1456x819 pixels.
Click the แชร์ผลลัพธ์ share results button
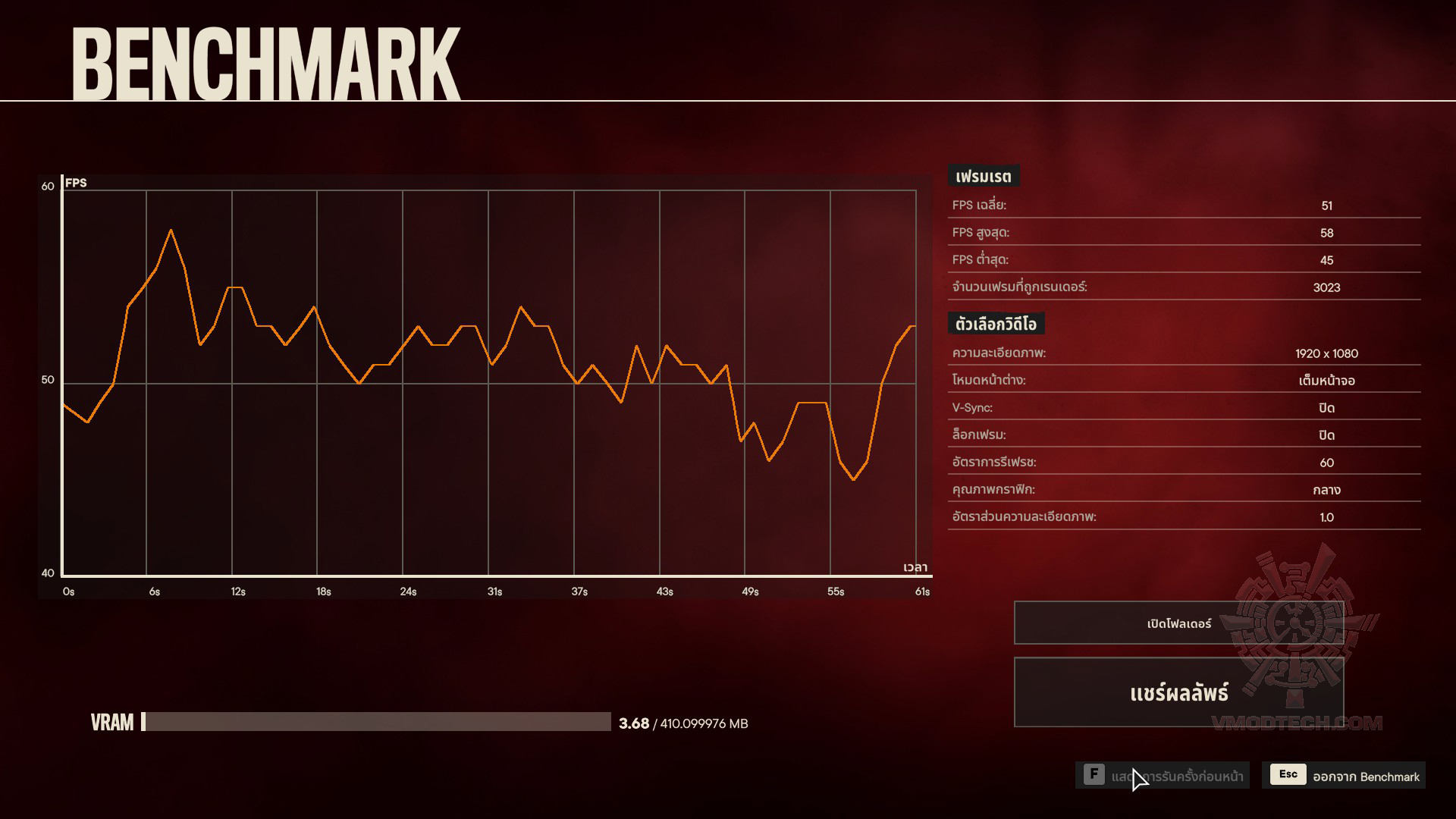tap(1178, 692)
